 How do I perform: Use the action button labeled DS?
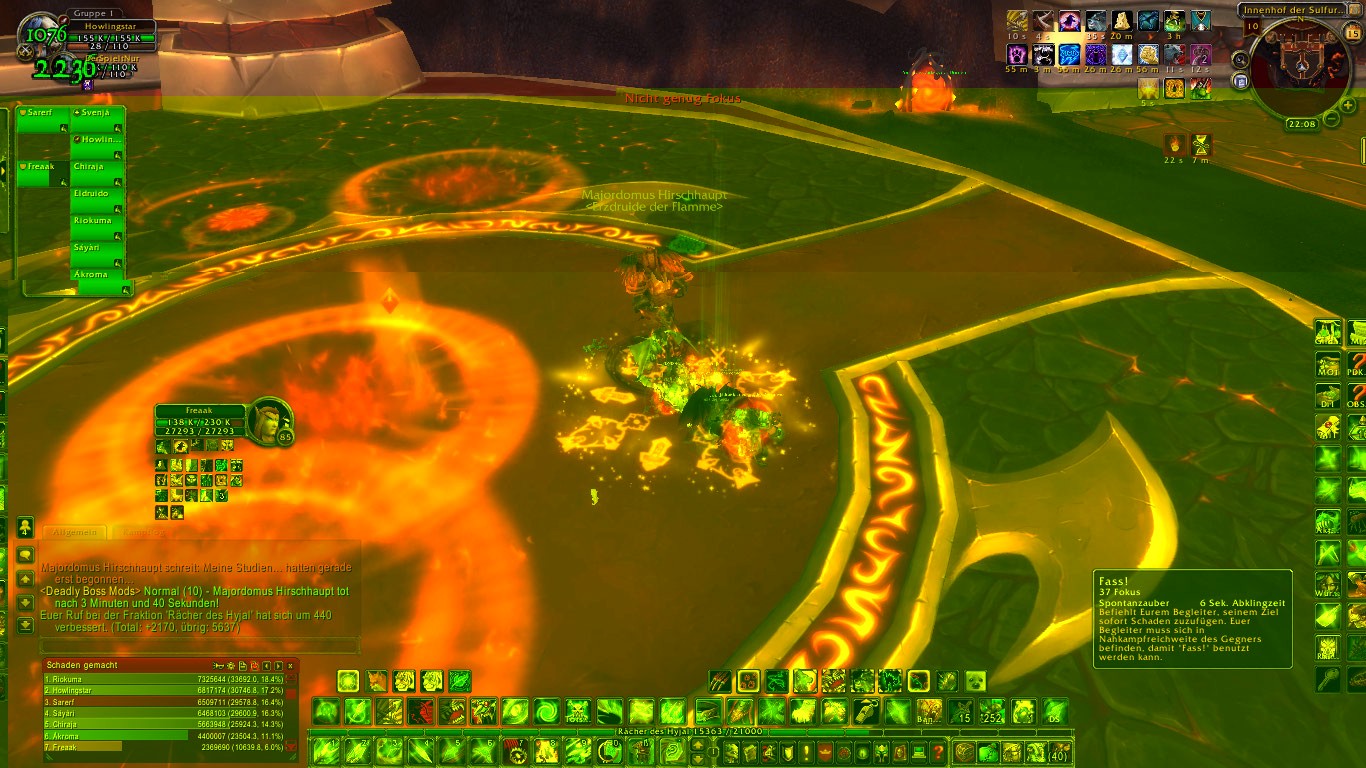point(1053,712)
